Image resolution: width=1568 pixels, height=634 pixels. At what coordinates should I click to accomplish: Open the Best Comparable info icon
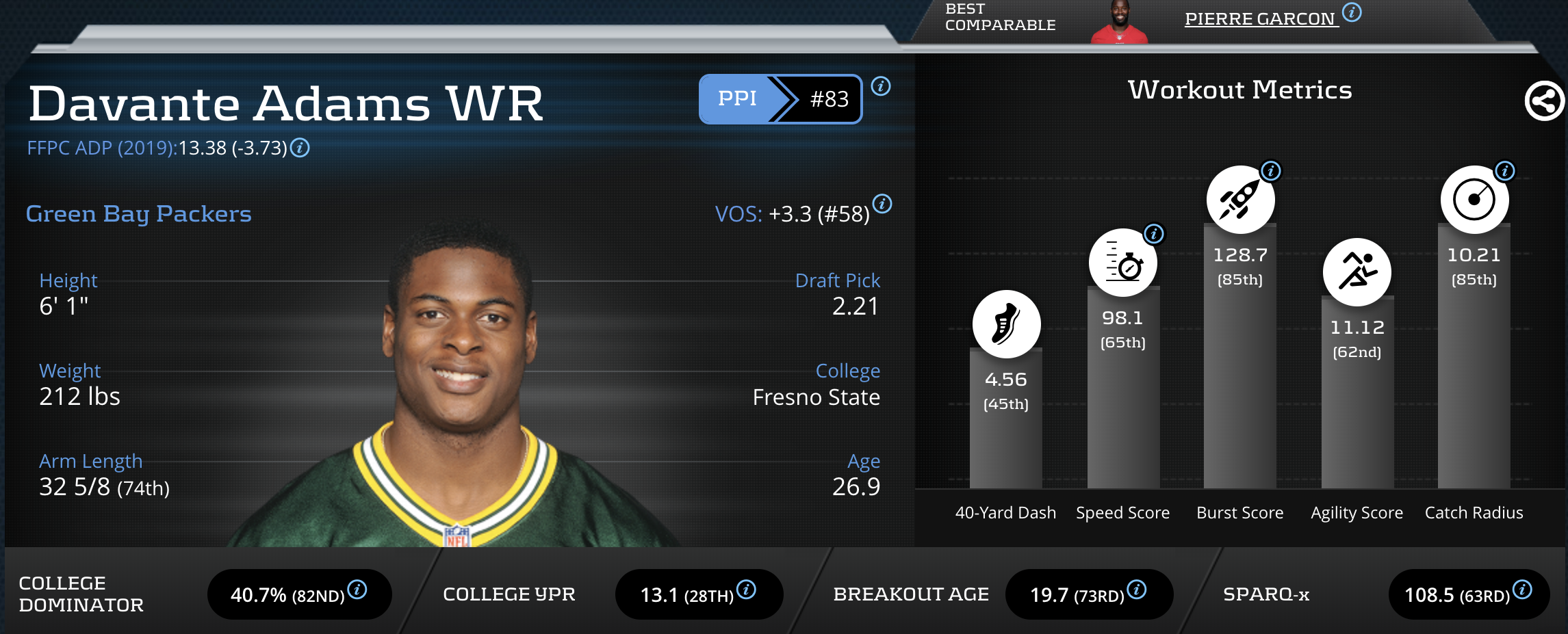(x=1352, y=12)
